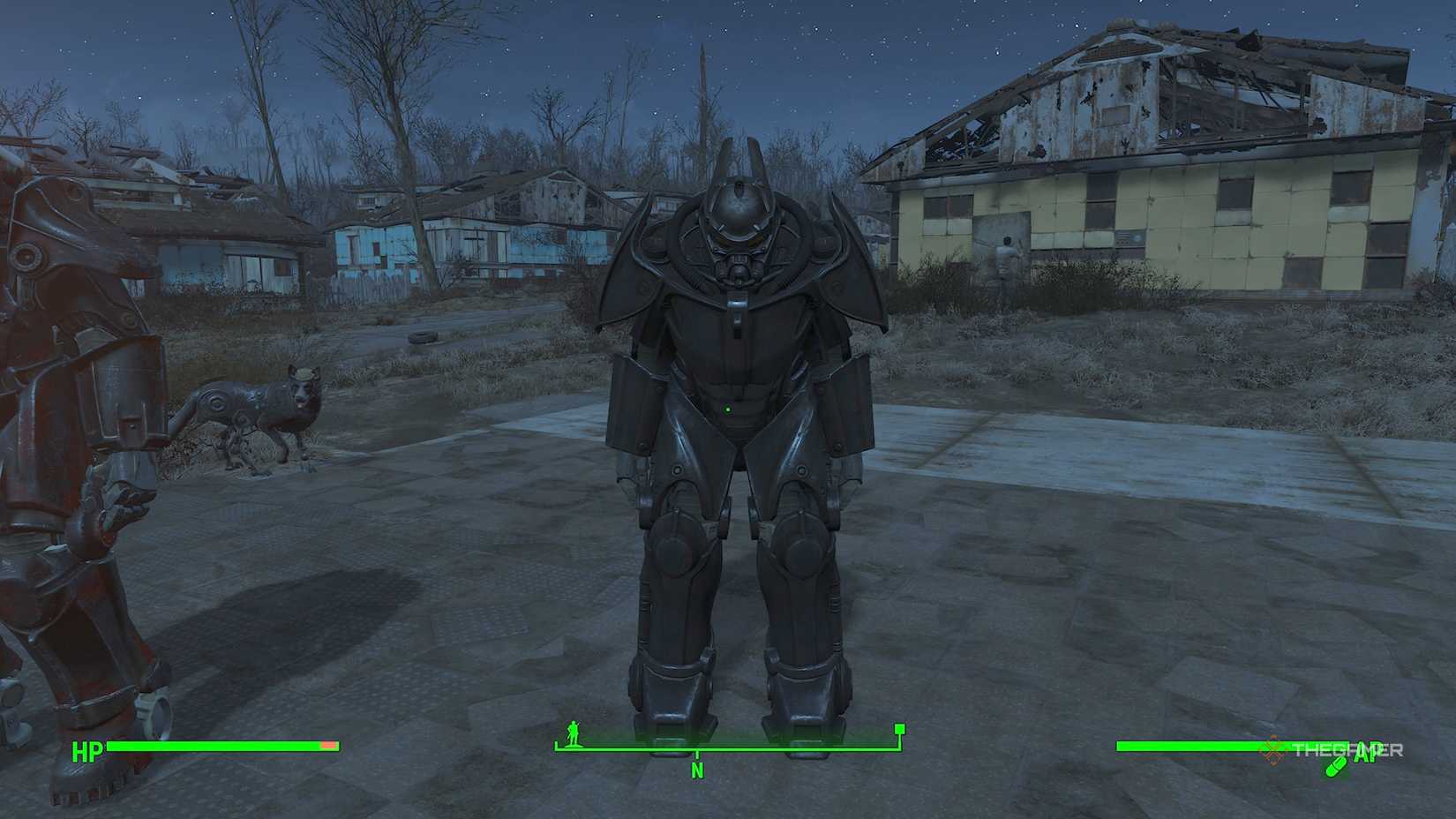Viewport: 1456px width, 819px height.
Task: Click the red depleted section of the HP bar
Action: [x=329, y=746]
